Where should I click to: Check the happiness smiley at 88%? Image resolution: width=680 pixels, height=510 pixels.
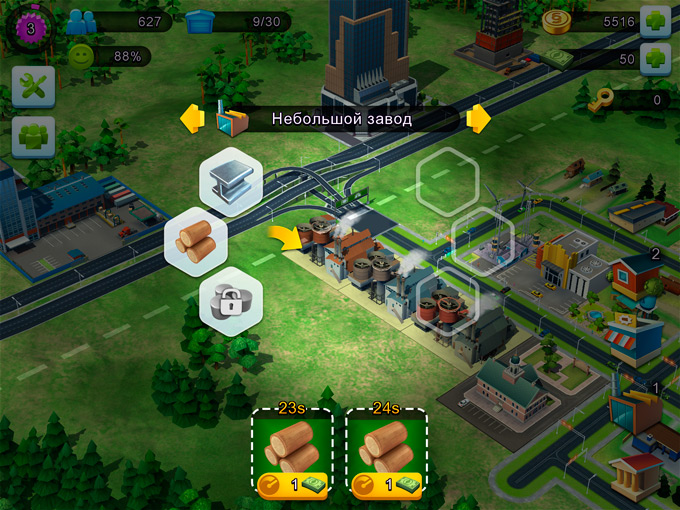pos(81,57)
